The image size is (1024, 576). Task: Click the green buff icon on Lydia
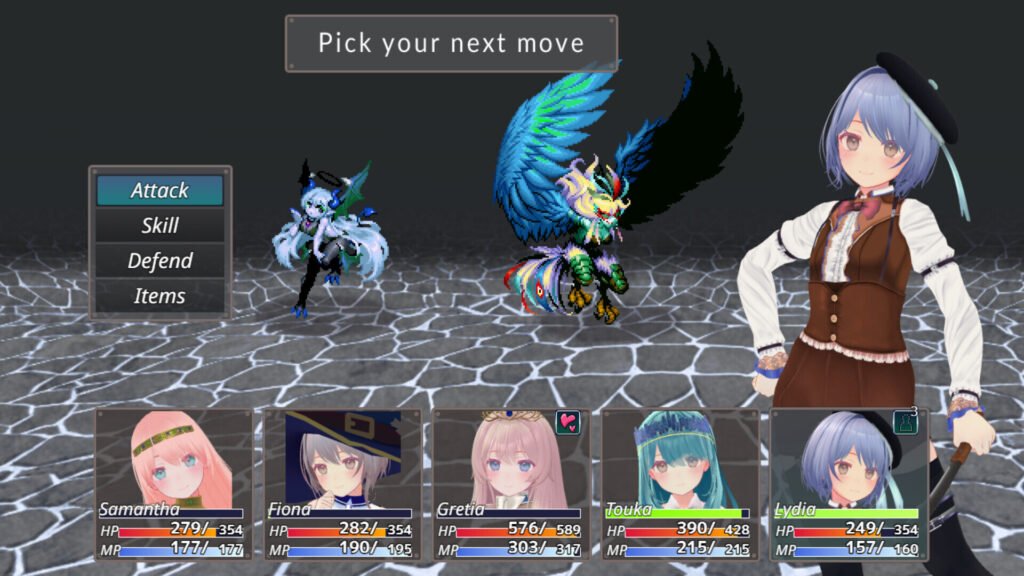coord(904,422)
